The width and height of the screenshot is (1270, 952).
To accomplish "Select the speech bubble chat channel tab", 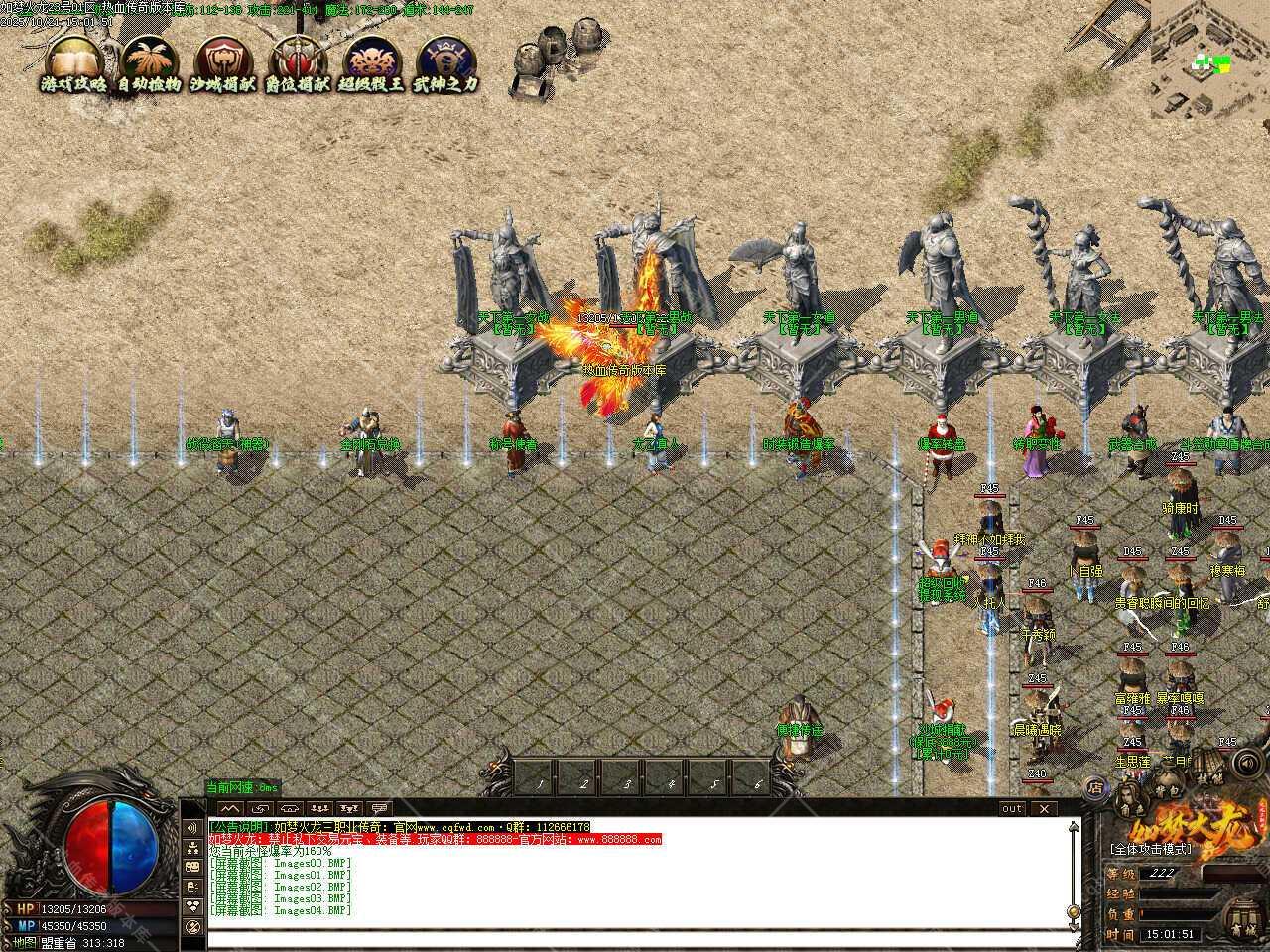I will [x=378, y=809].
